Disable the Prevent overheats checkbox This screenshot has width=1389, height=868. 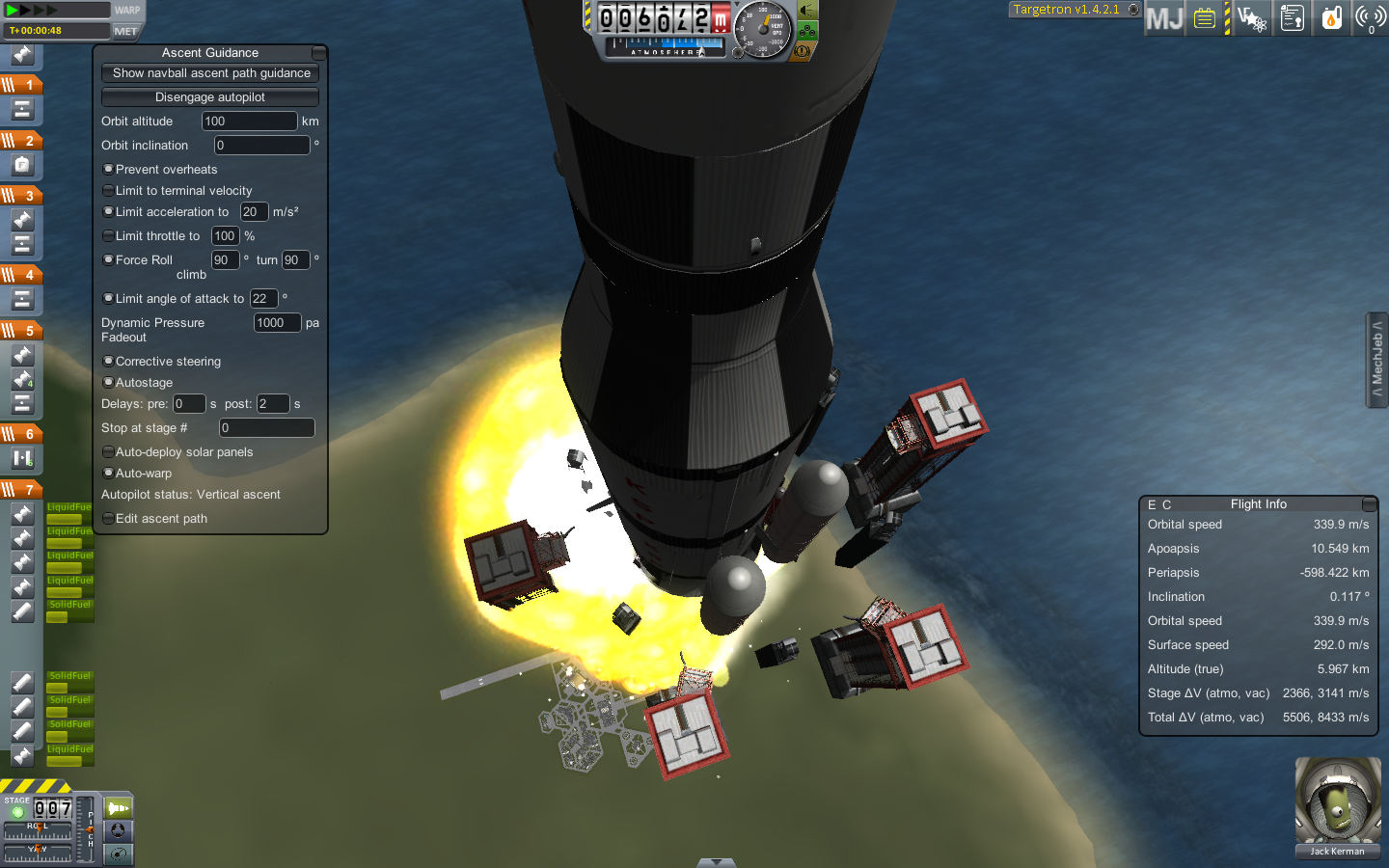pyautogui.click(x=107, y=169)
